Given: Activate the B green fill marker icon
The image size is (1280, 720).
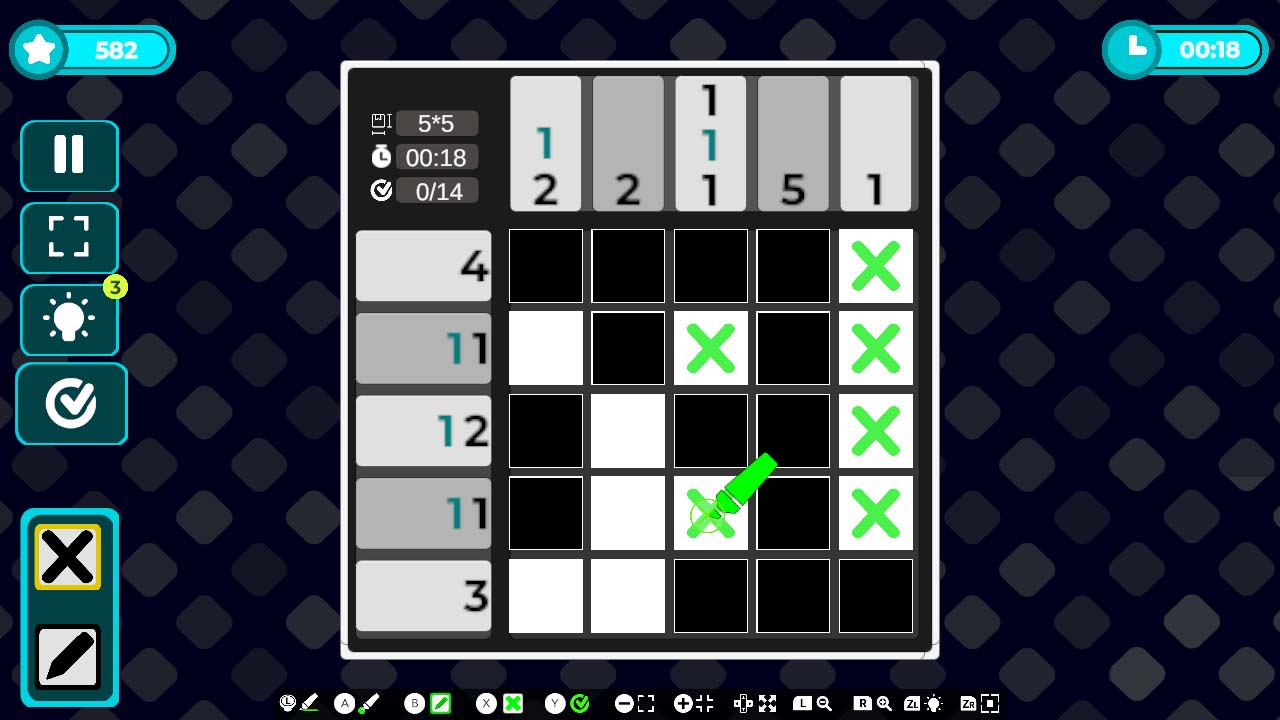Looking at the screenshot, I should point(440,703).
